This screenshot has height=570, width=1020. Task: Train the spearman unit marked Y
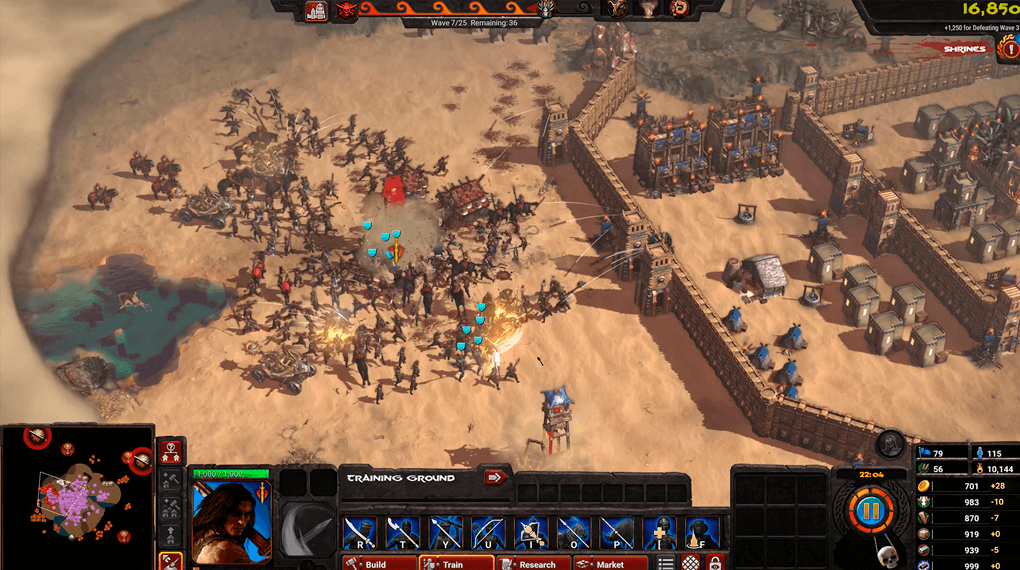click(x=446, y=533)
